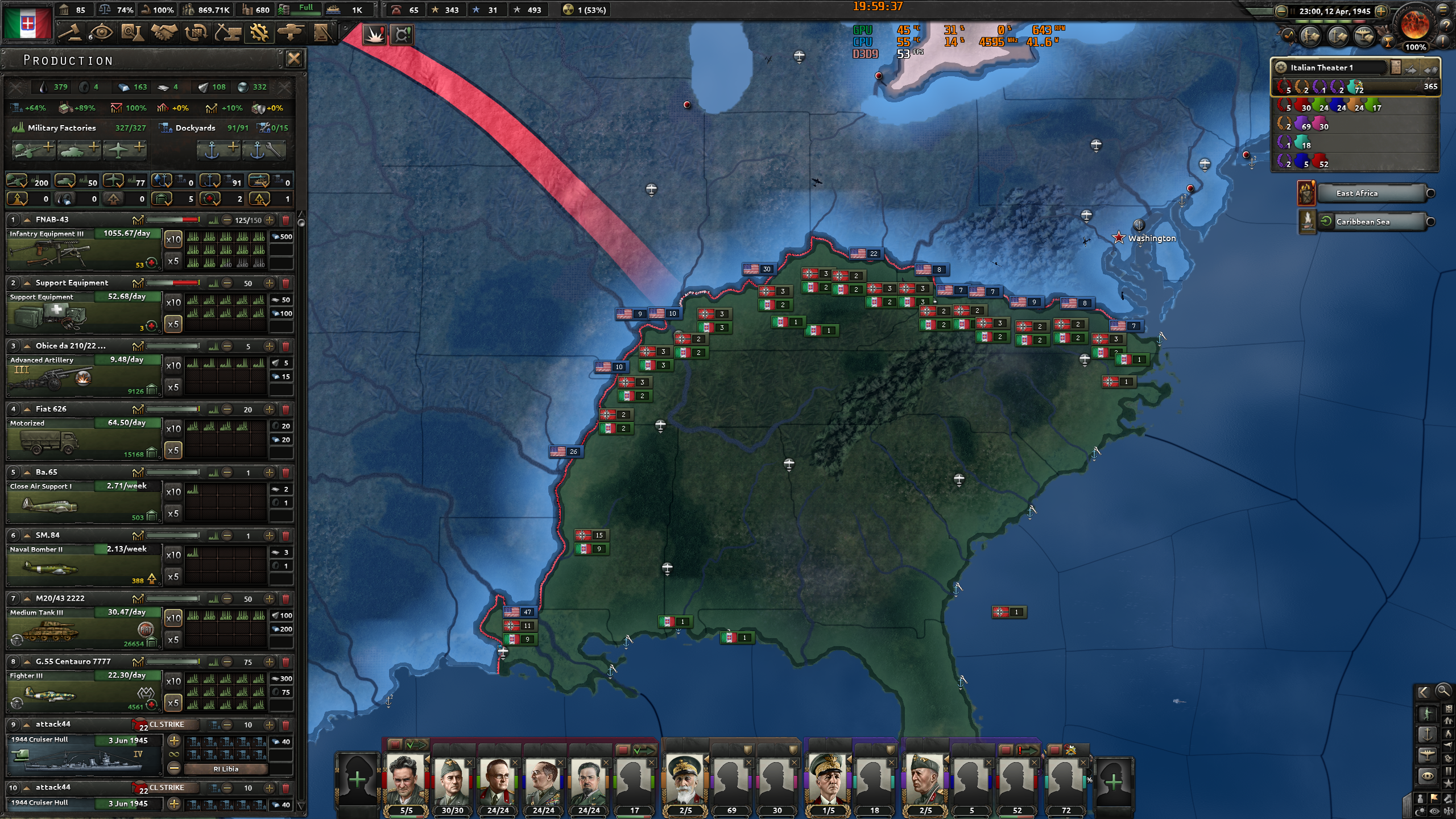Collapse the Support Equipment production line

point(27,283)
